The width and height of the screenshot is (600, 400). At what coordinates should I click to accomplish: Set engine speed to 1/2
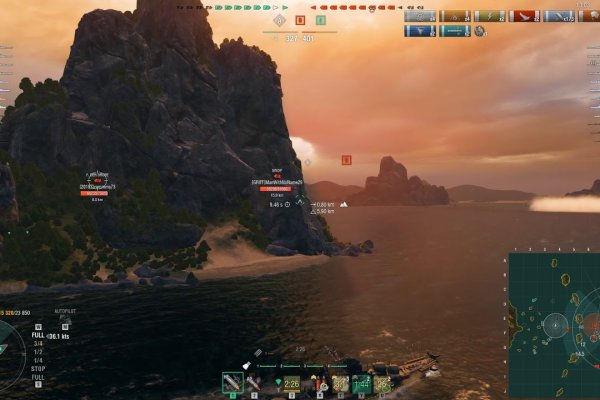(x=38, y=351)
